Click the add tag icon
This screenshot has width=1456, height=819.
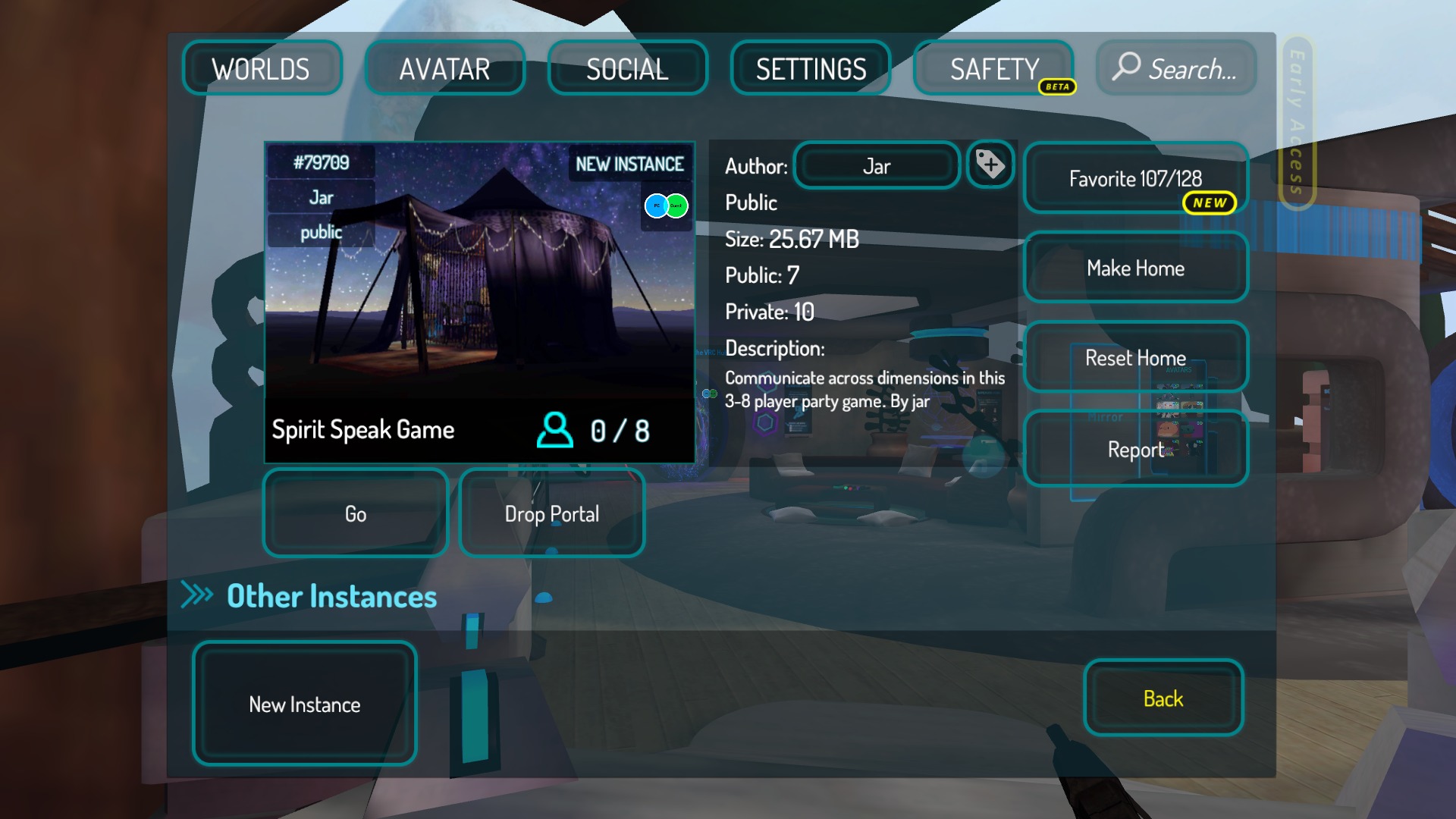click(x=990, y=165)
